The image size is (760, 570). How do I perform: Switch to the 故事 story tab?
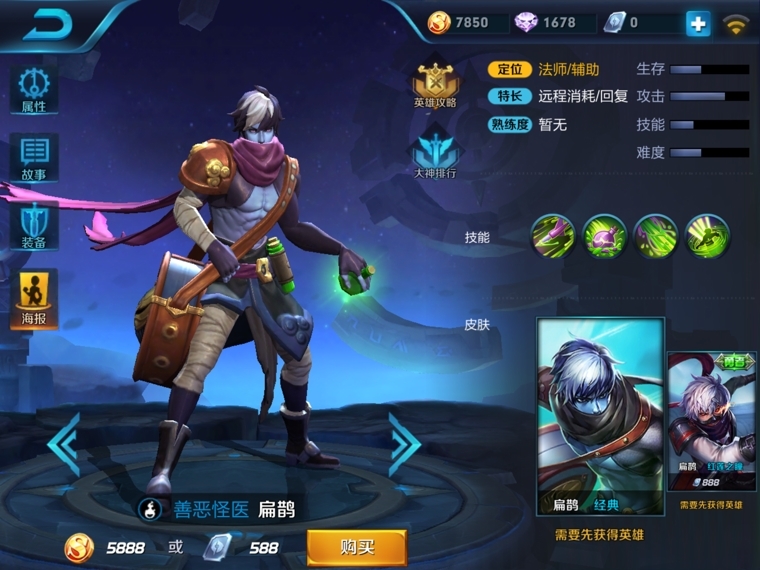click(34, 158)
